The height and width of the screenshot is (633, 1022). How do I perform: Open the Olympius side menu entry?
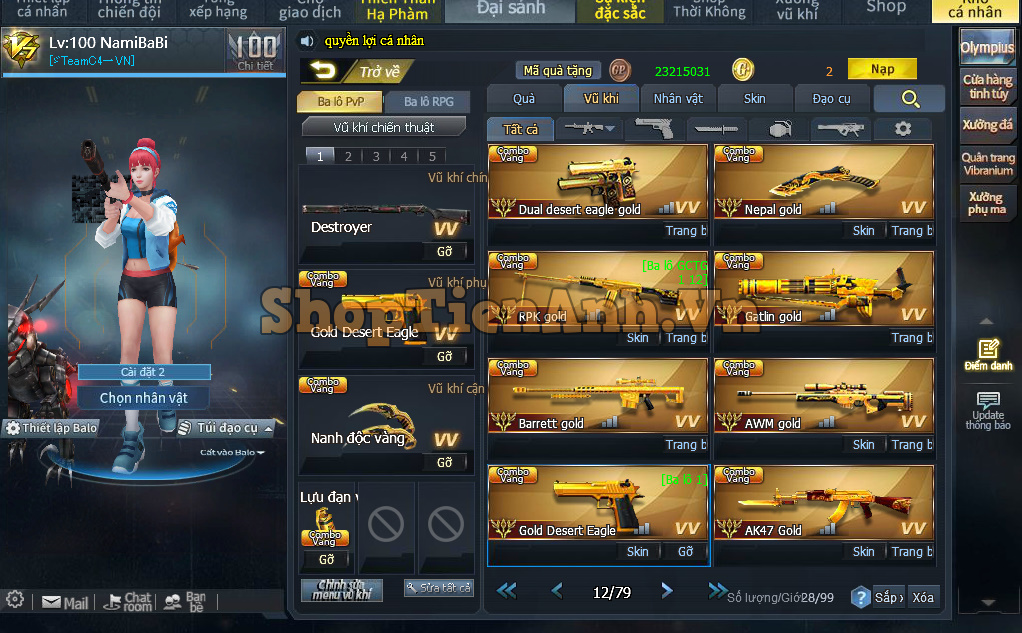click(x=986, y=47)
